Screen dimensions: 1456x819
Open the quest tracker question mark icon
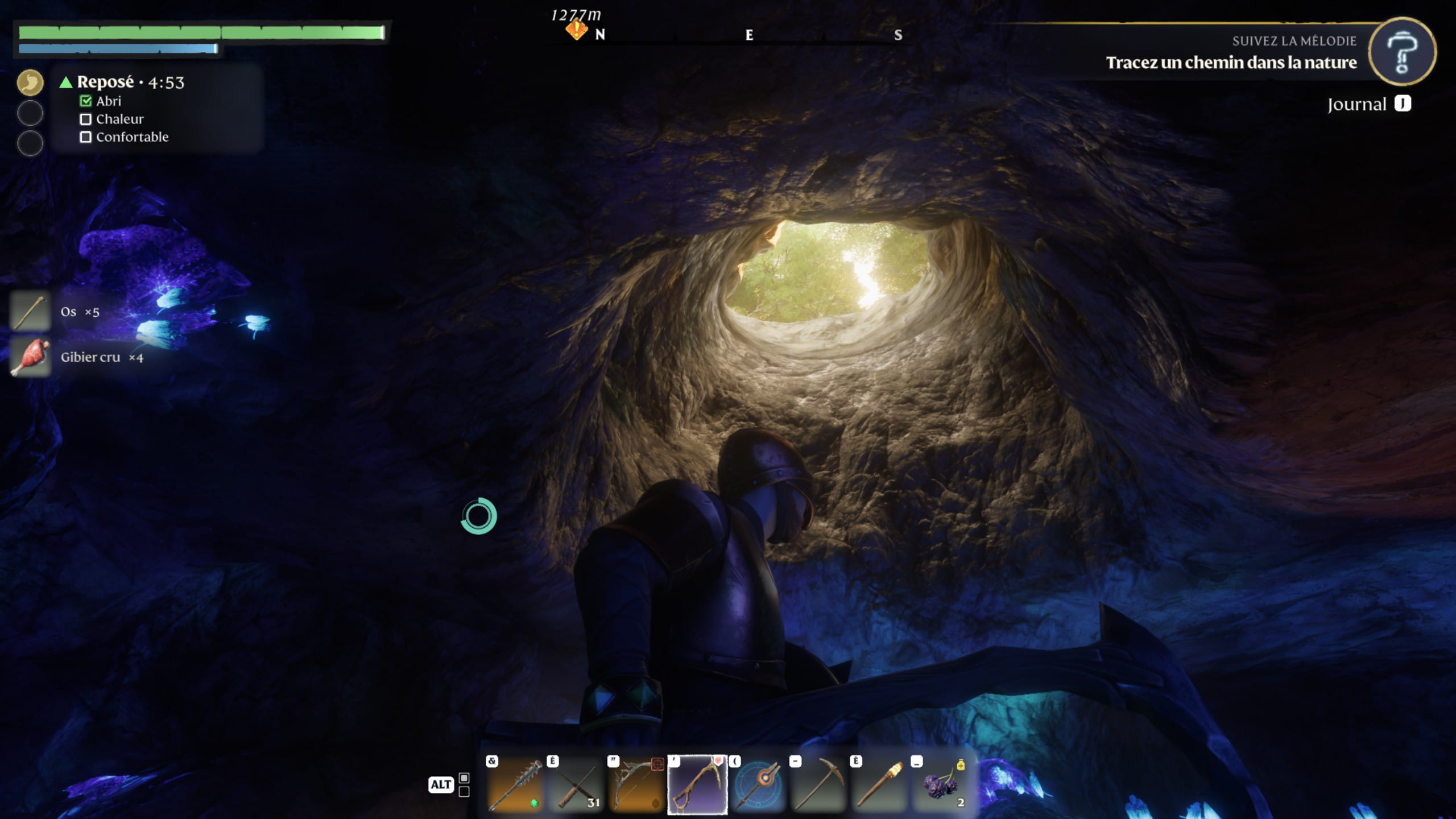tap(1402, 52)
